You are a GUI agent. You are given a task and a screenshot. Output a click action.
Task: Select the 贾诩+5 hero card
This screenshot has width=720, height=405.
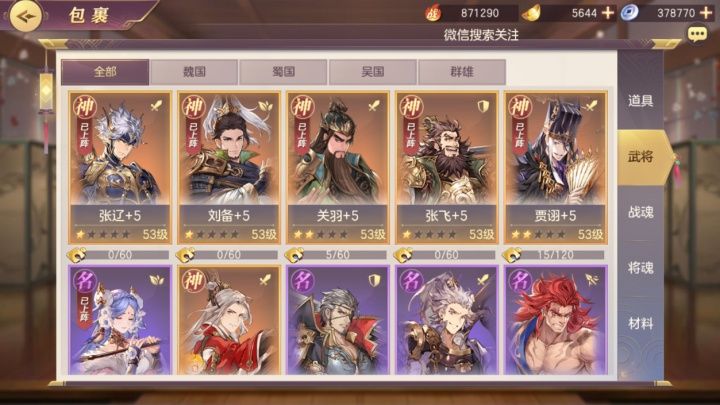click(x=551, y=167)
